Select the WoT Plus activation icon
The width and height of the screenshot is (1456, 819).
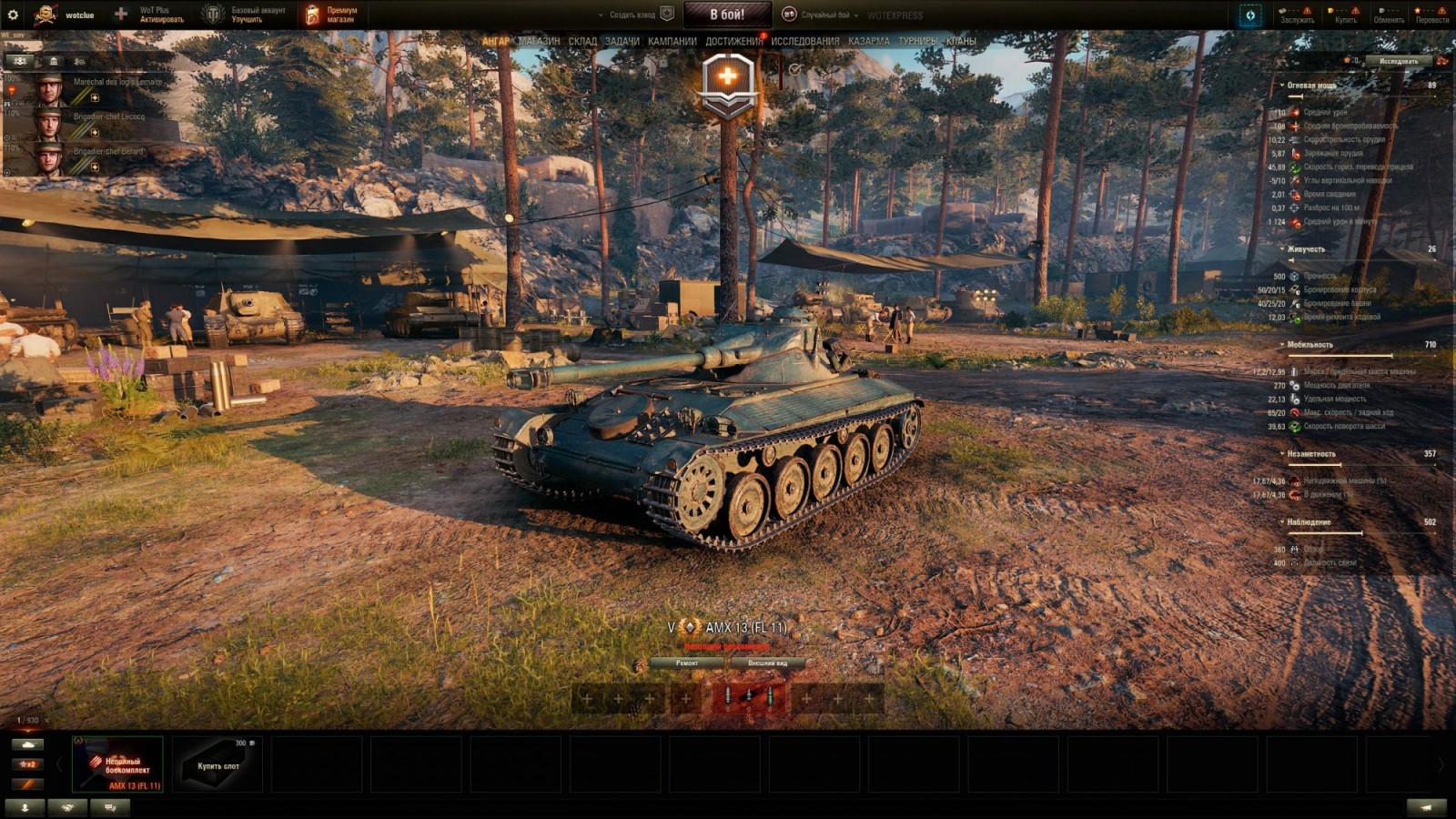pyautogui.click(x=122, y=15)
